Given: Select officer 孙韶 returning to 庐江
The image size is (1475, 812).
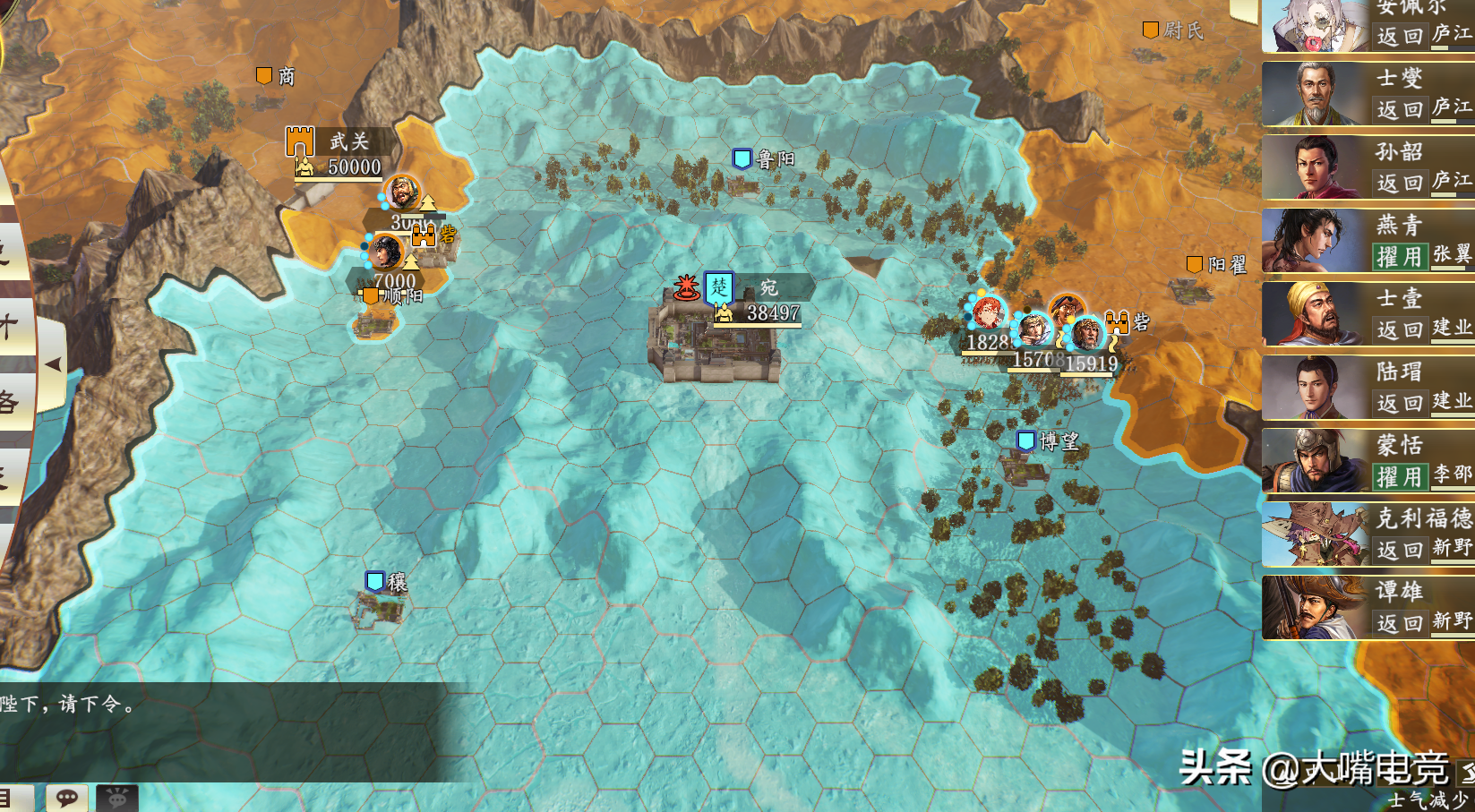Looking at the screenshot, I should coord(1368,167).
